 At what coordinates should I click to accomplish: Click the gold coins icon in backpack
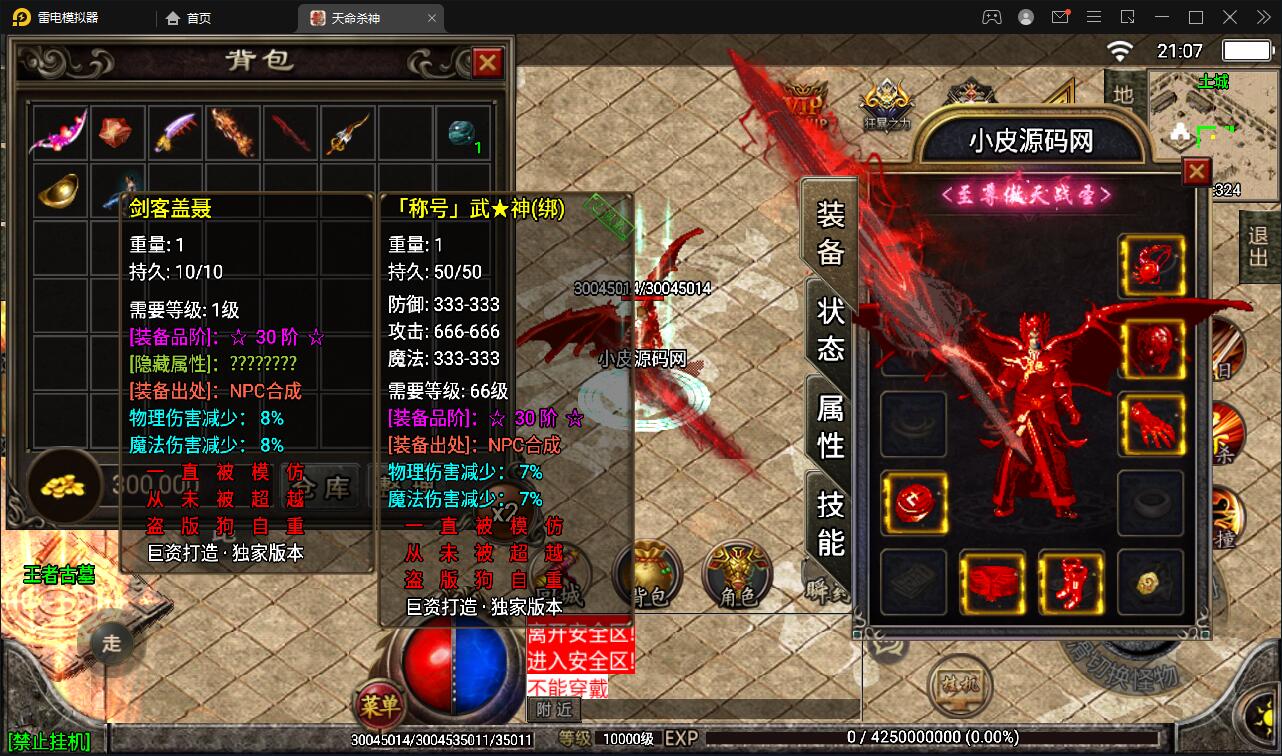coord(64,487)
